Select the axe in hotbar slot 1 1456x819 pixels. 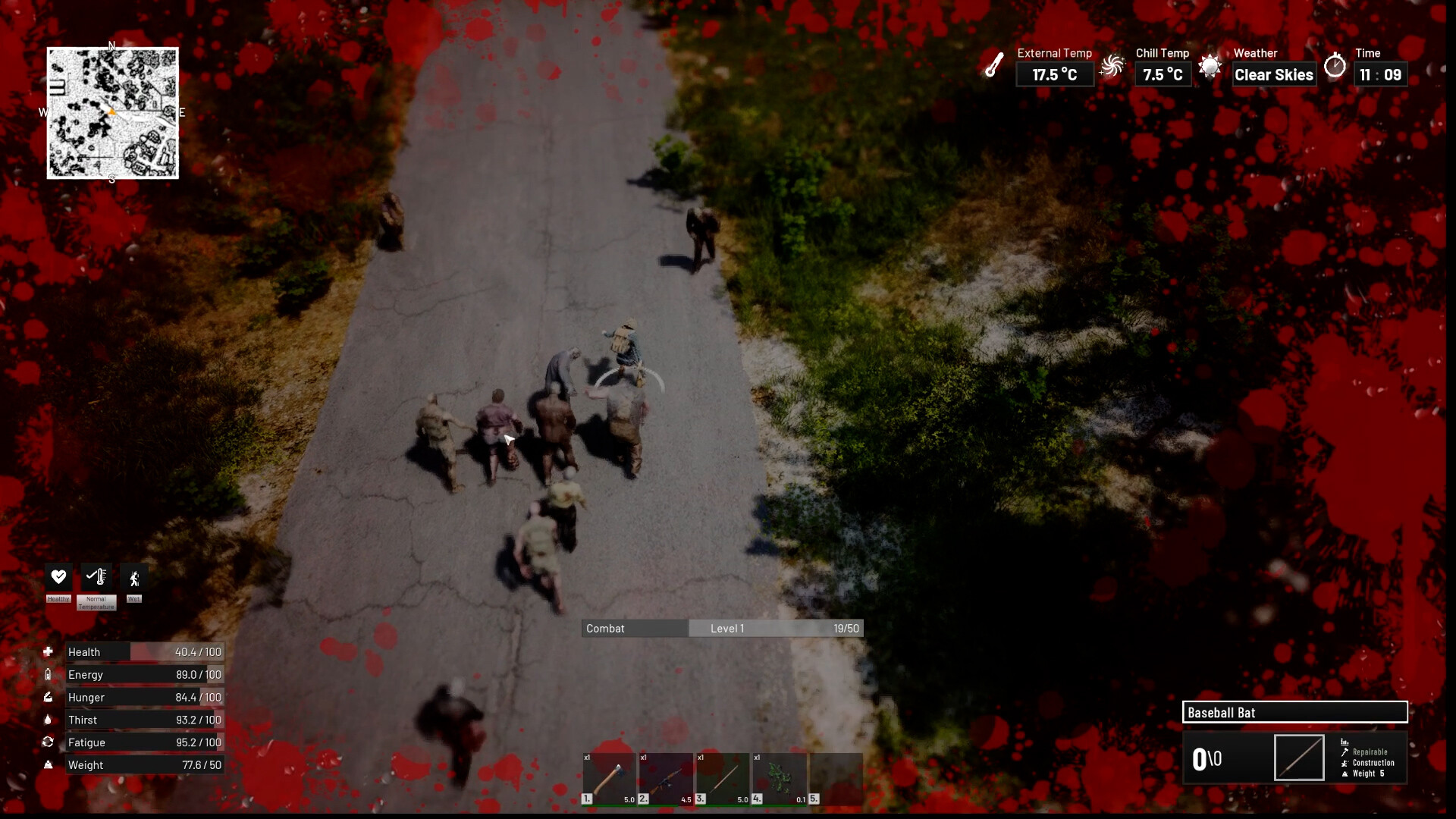pyautogui.click(x=609, y=778)
